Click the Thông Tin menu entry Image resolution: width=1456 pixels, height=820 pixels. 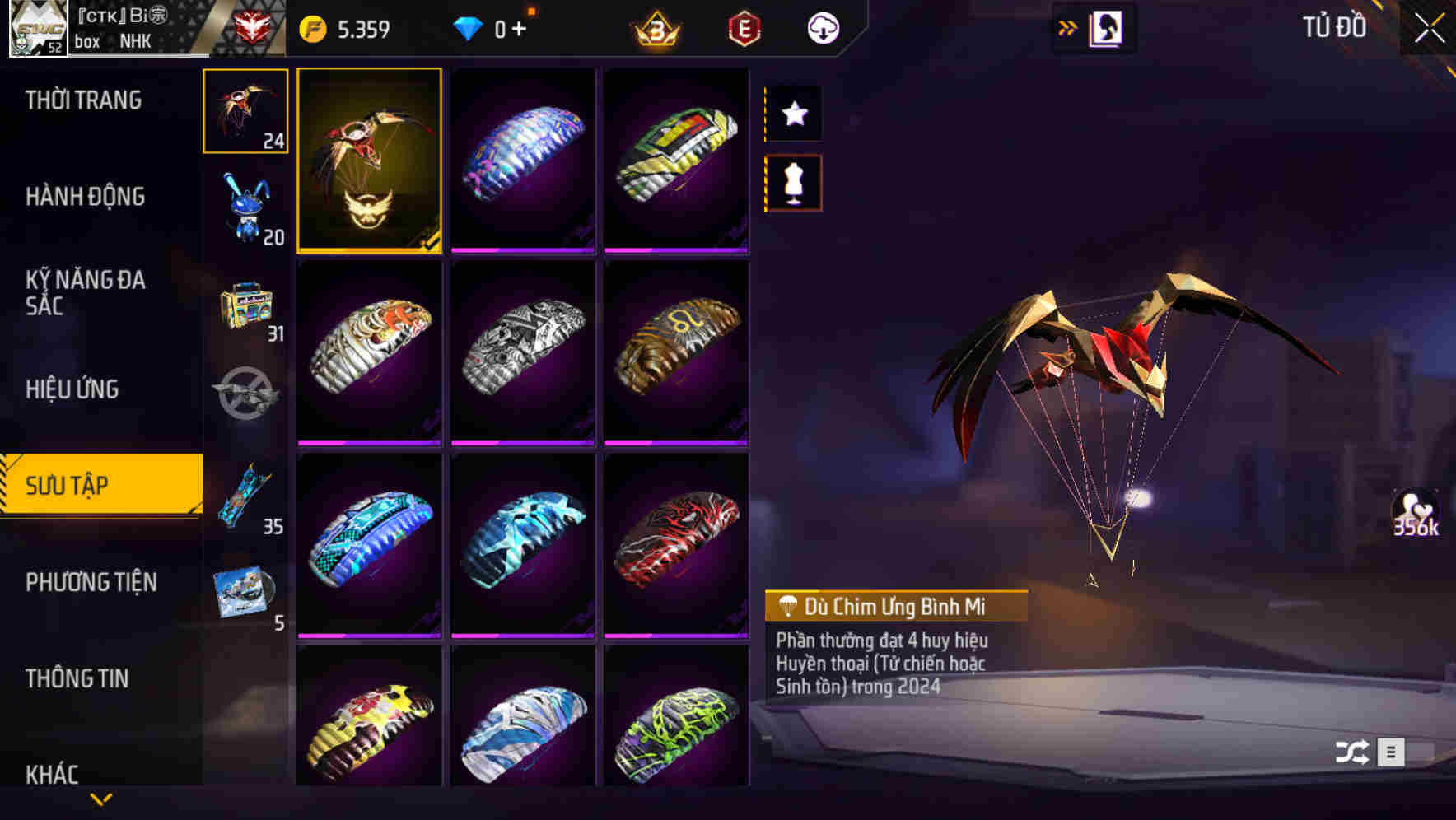[x=78, y=678]
